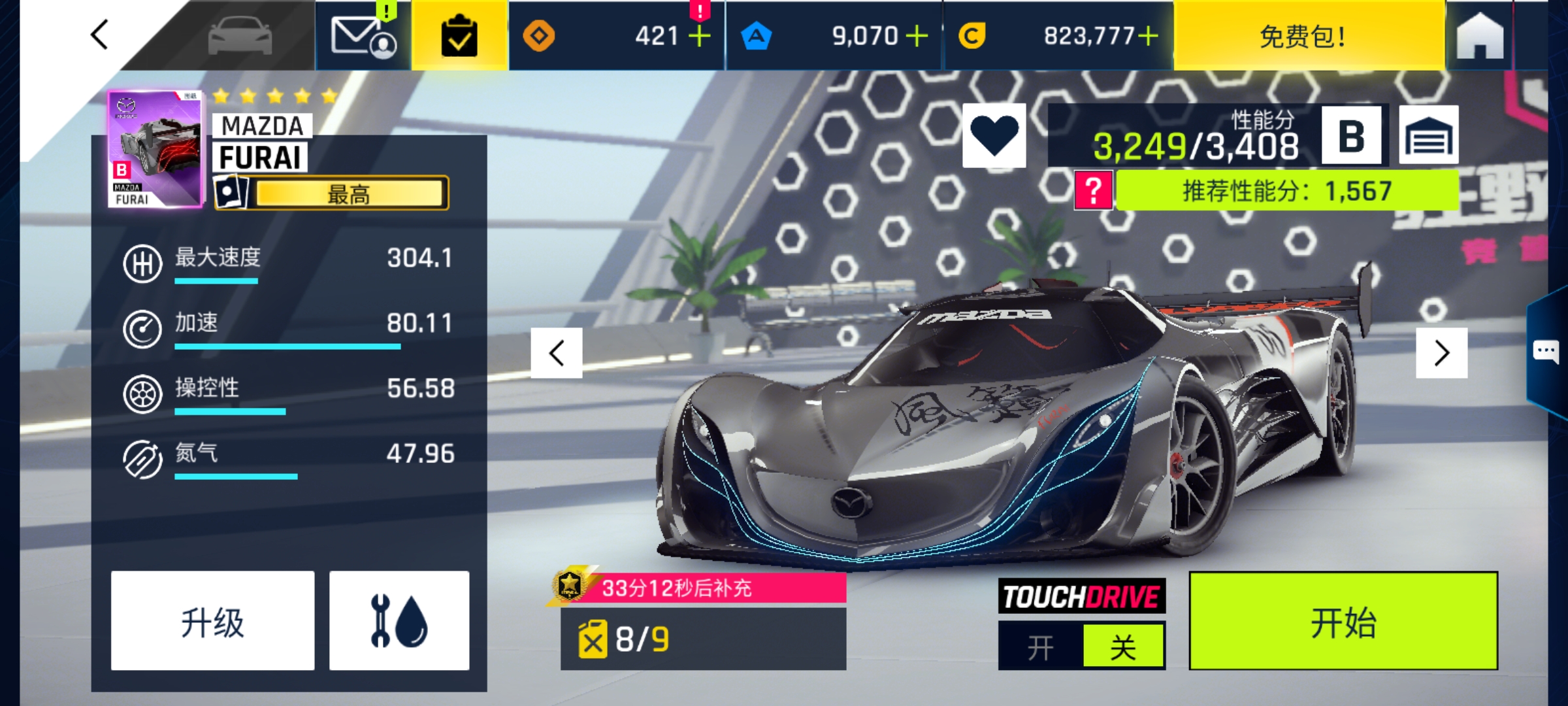Open the chat bubble side panel
Viewport: 1568px width, 706px height.
(x=1546, y=352)
